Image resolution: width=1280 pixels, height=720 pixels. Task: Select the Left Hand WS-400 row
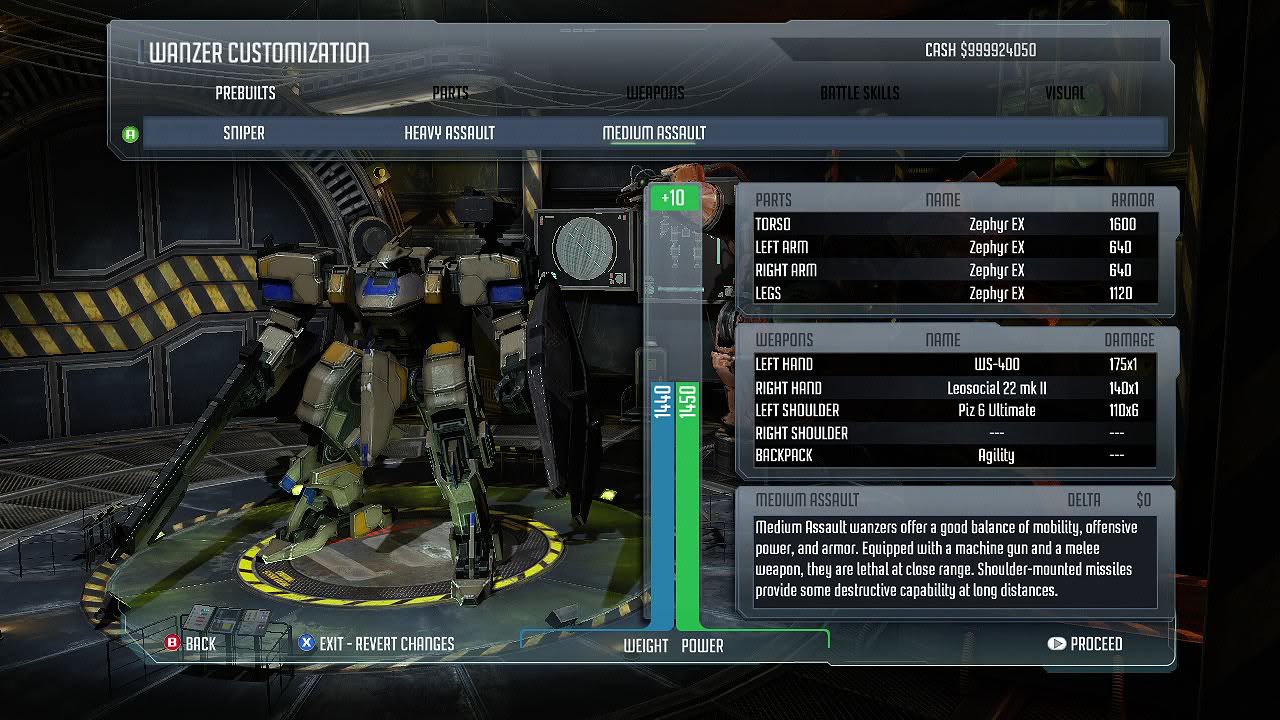click(955, 364)
